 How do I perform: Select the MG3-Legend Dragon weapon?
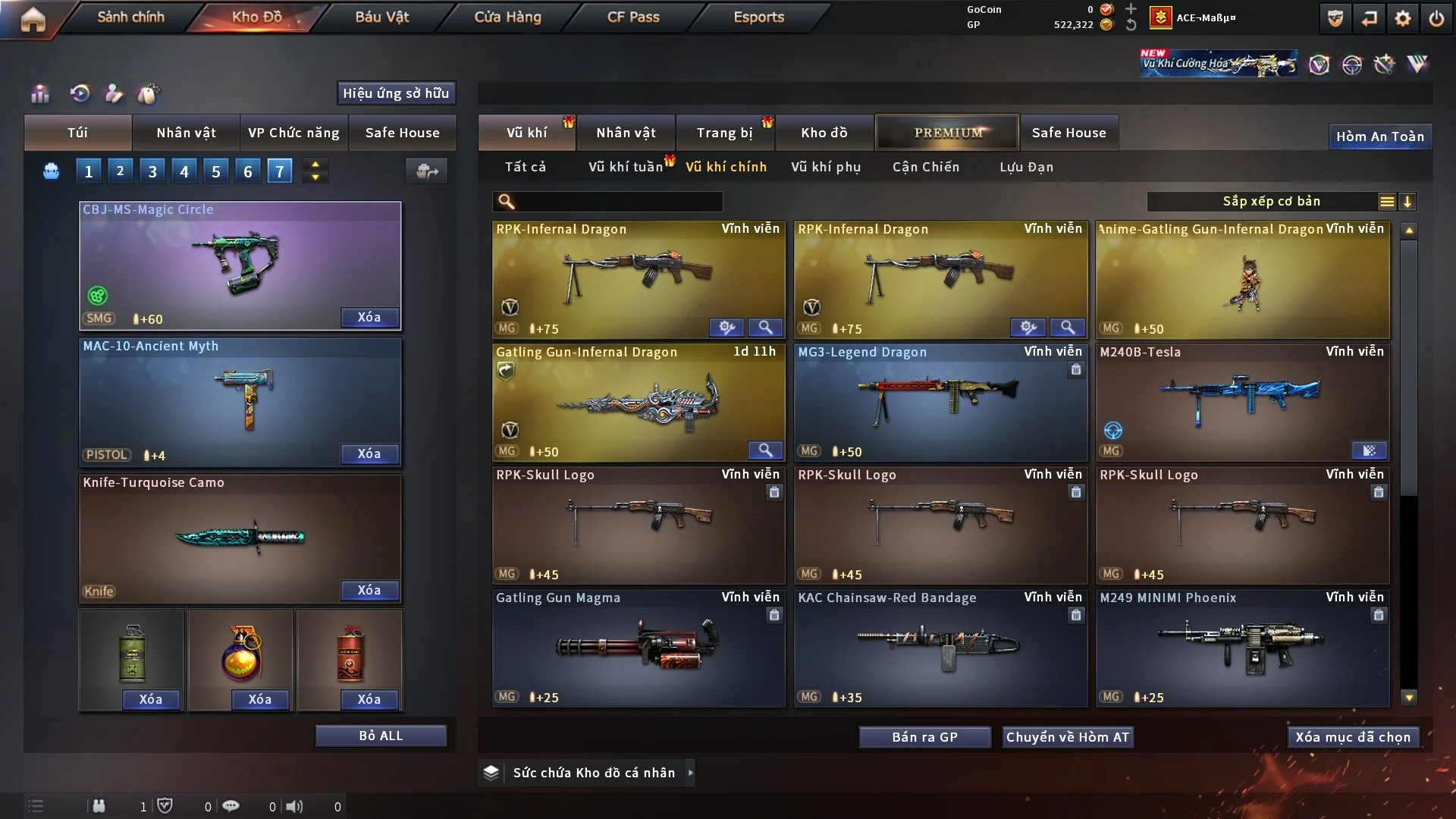940,402
